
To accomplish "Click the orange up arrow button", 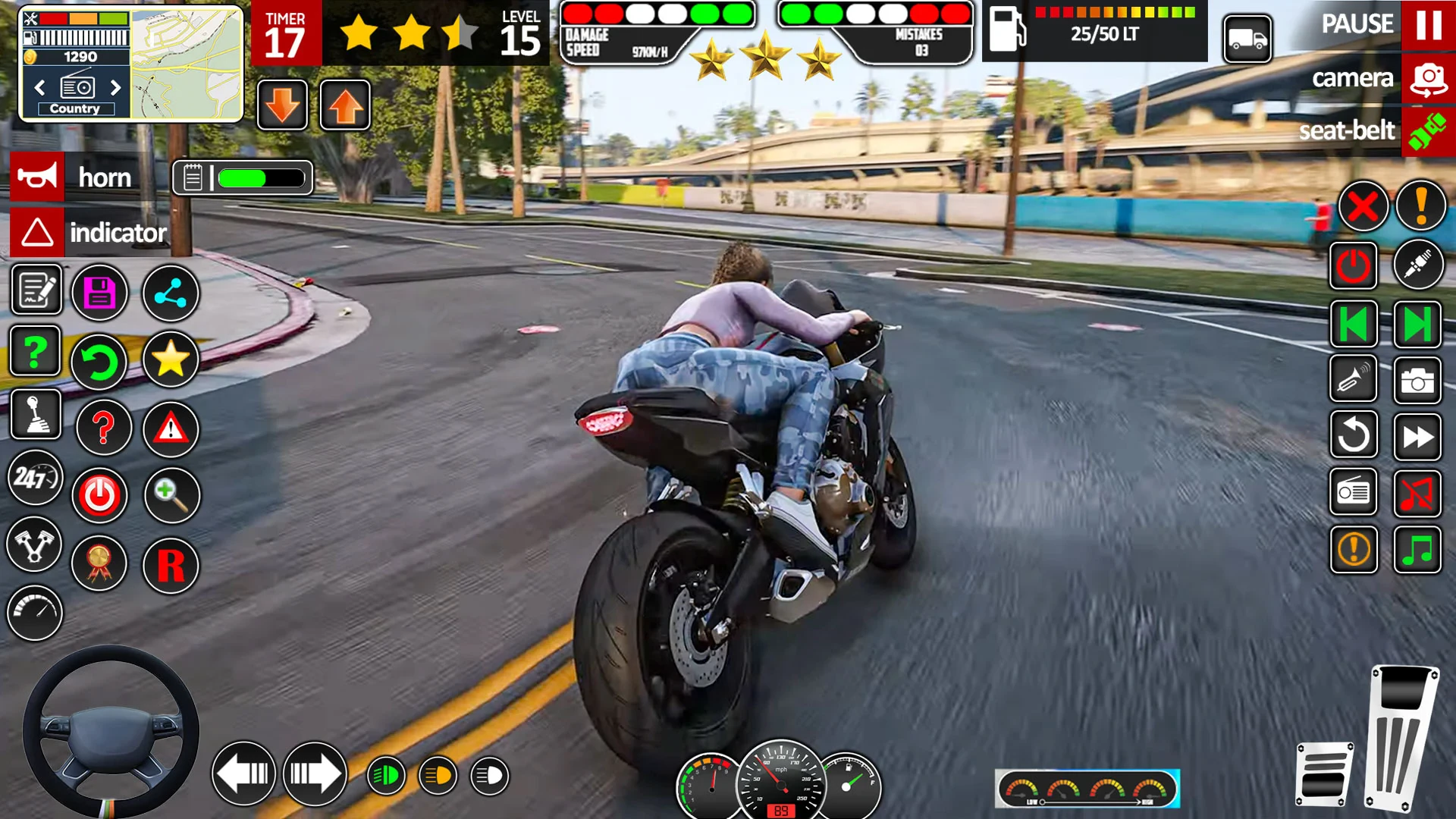I will 345,105.
